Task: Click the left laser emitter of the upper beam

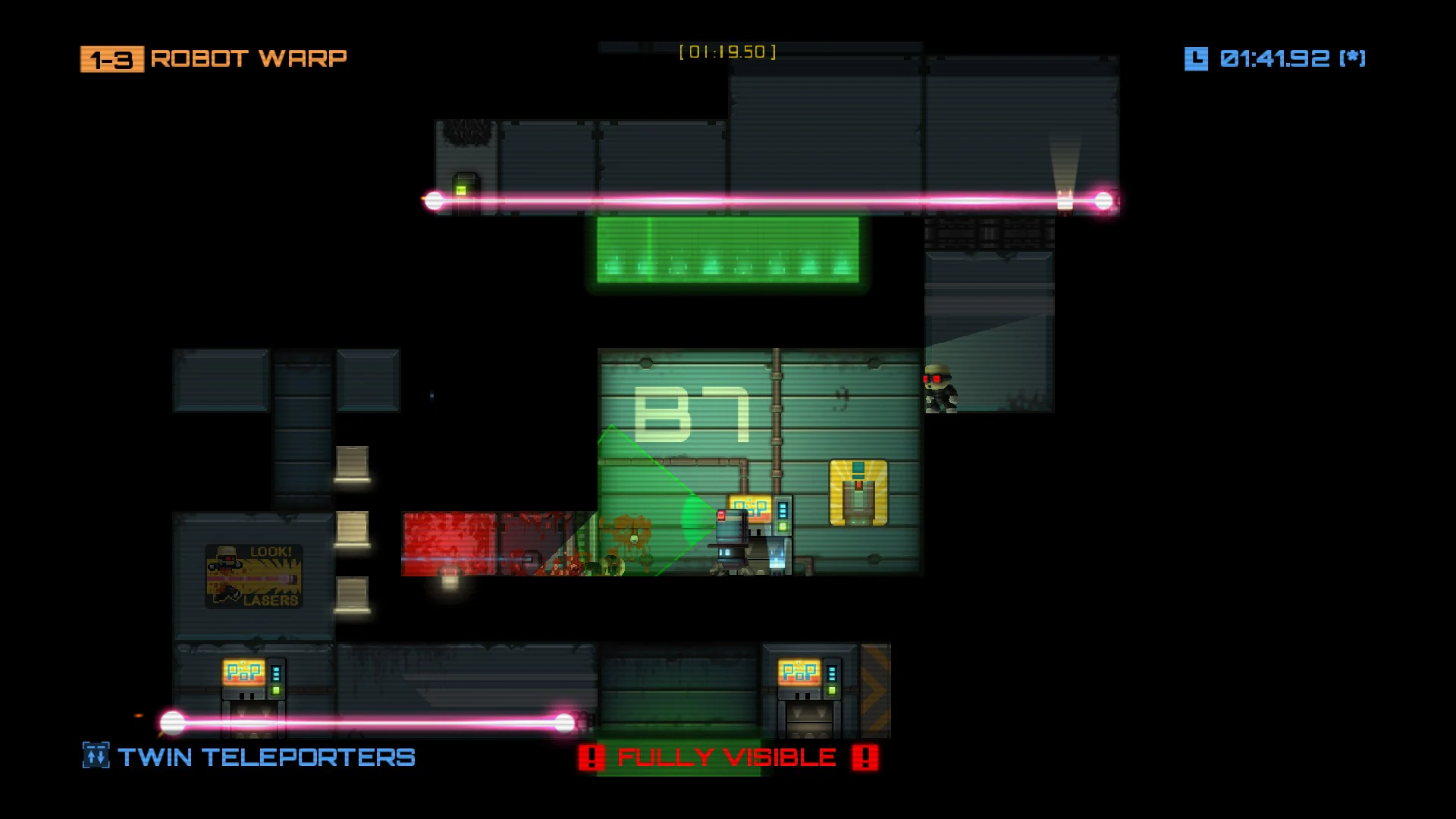Action: [435, 199]
